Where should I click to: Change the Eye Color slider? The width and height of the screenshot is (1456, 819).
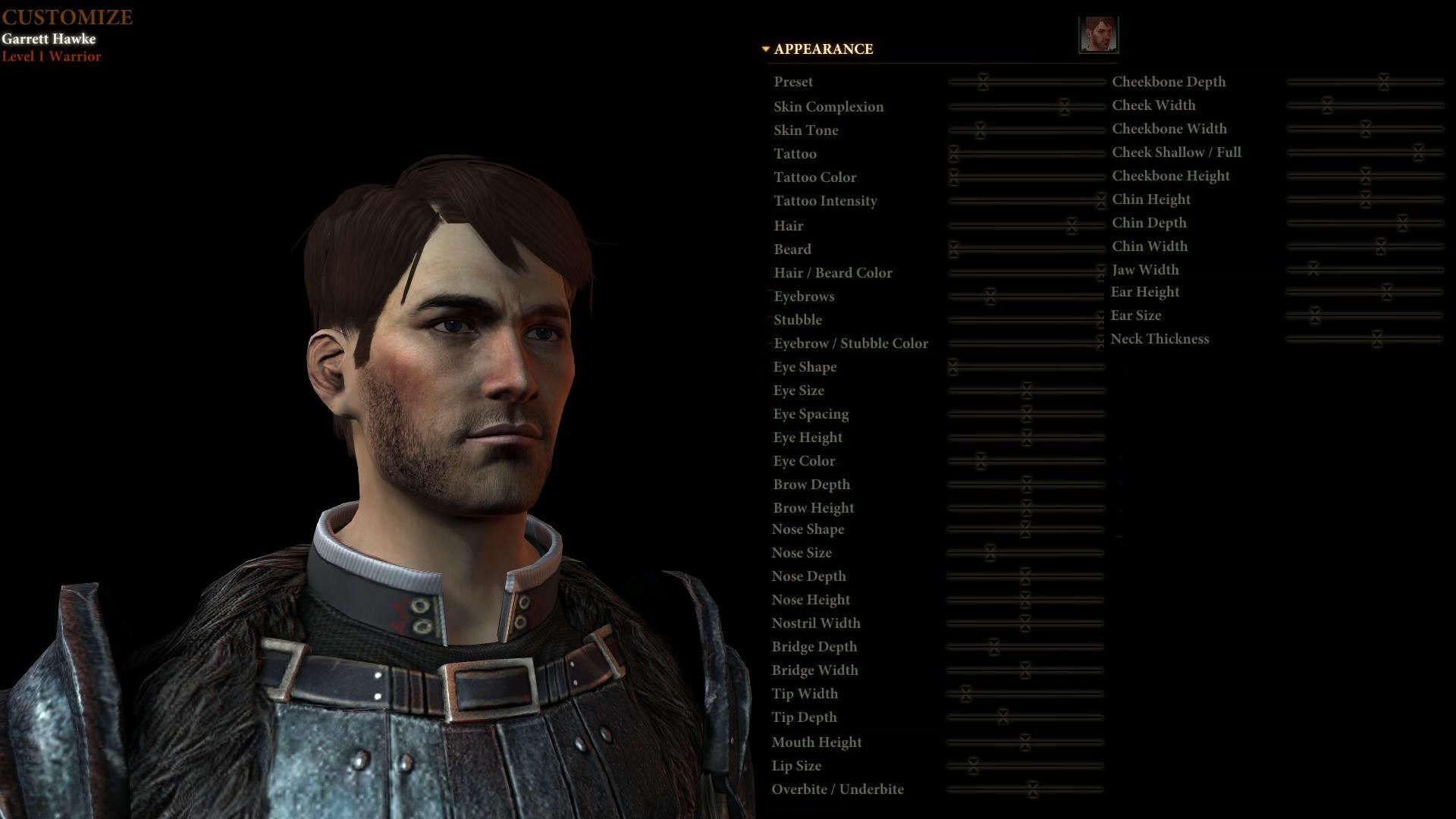pos(981,461)
